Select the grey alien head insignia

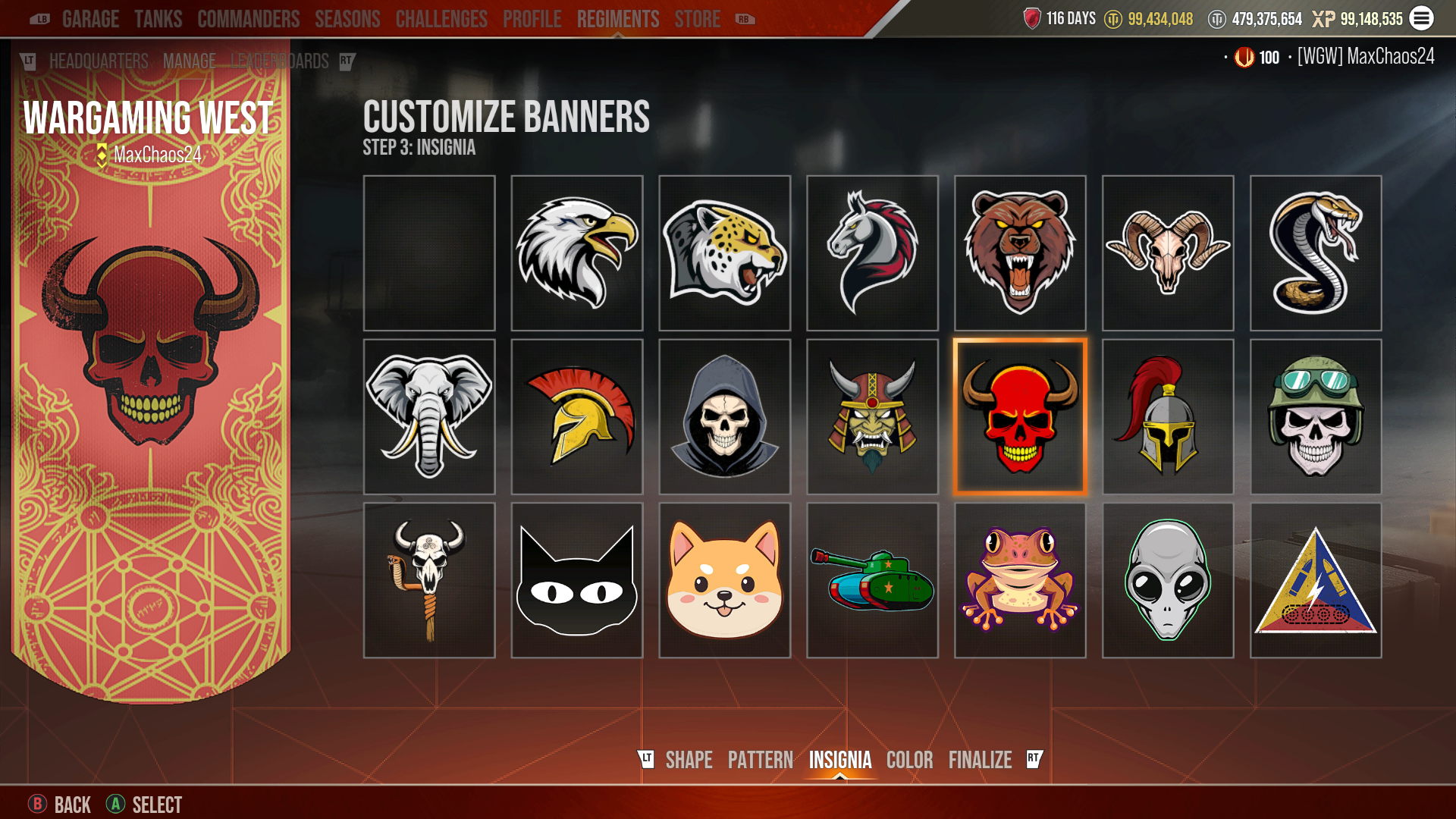1167,580
